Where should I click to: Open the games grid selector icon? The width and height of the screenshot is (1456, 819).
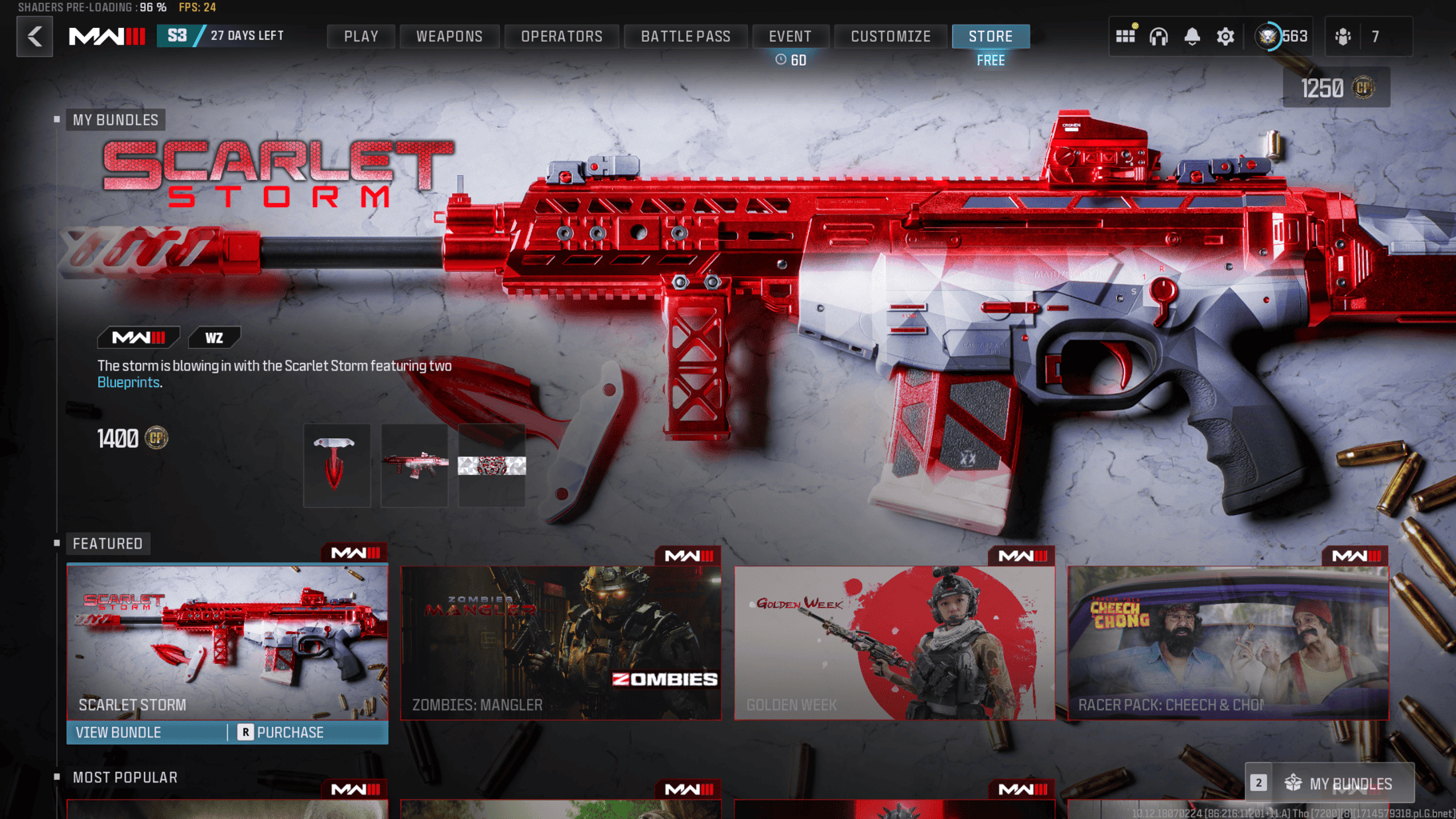(x=1126, y=36)
